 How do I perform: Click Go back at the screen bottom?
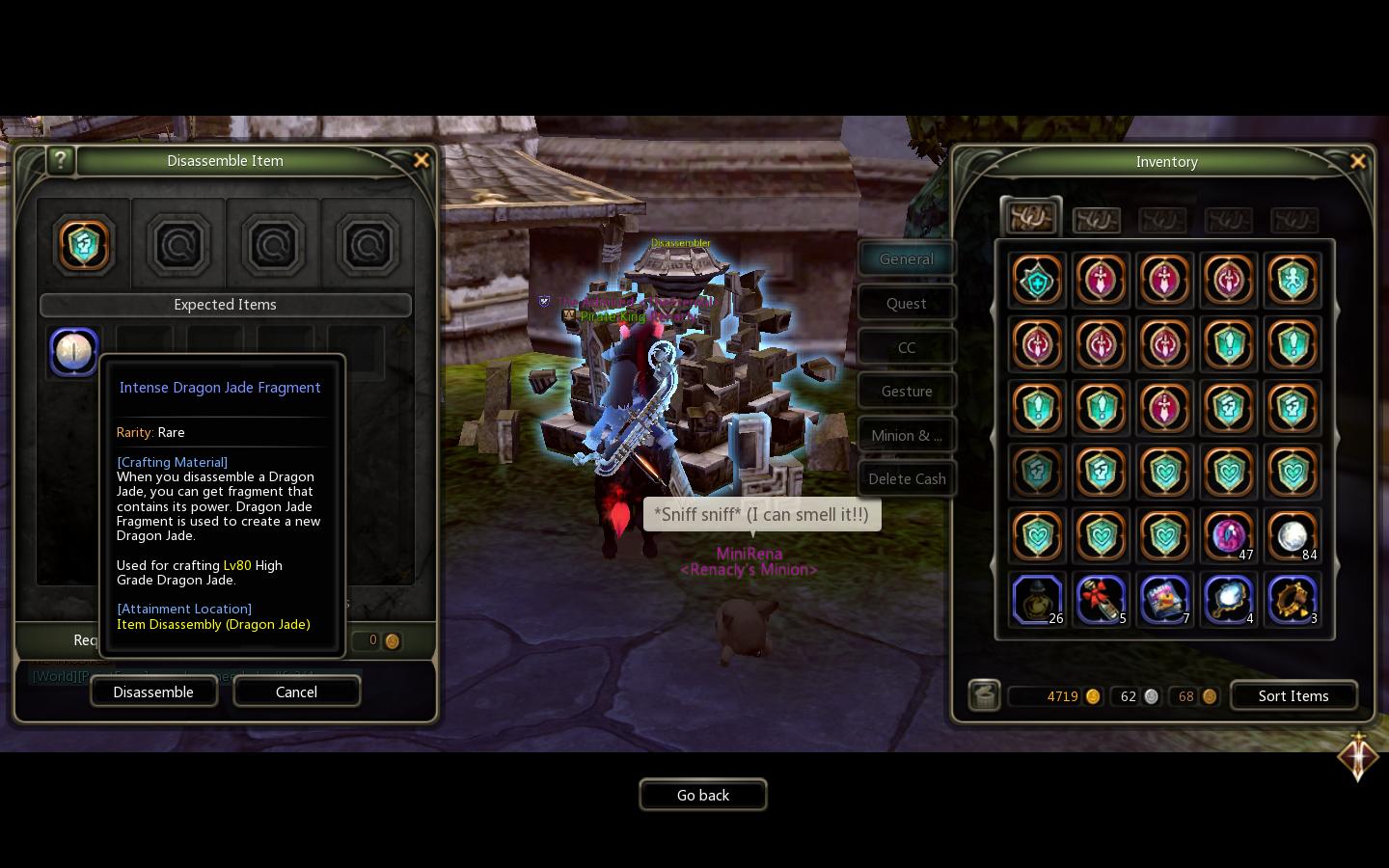703,795
